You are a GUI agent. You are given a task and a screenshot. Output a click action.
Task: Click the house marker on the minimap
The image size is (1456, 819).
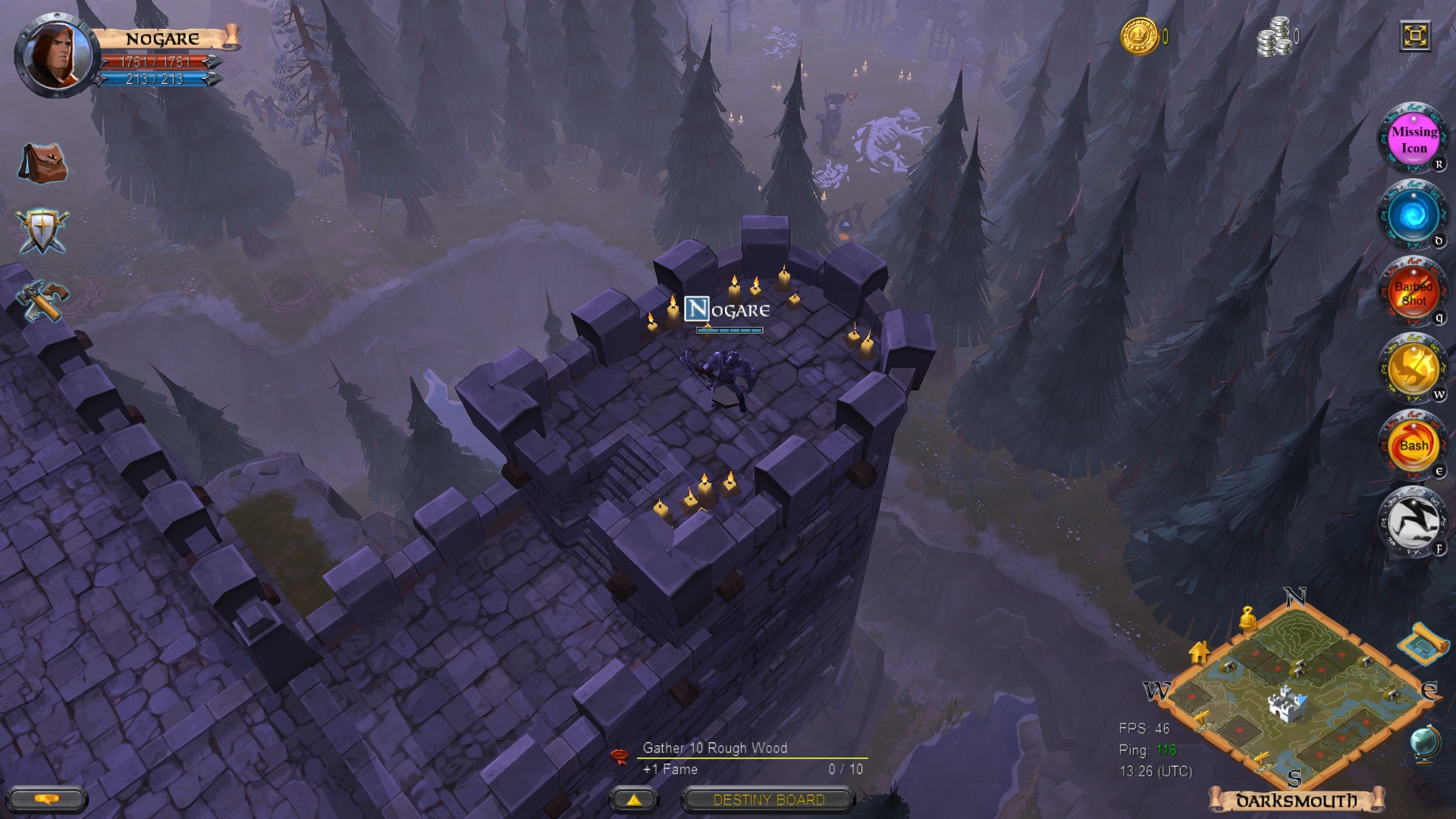tap(1200, 651)
